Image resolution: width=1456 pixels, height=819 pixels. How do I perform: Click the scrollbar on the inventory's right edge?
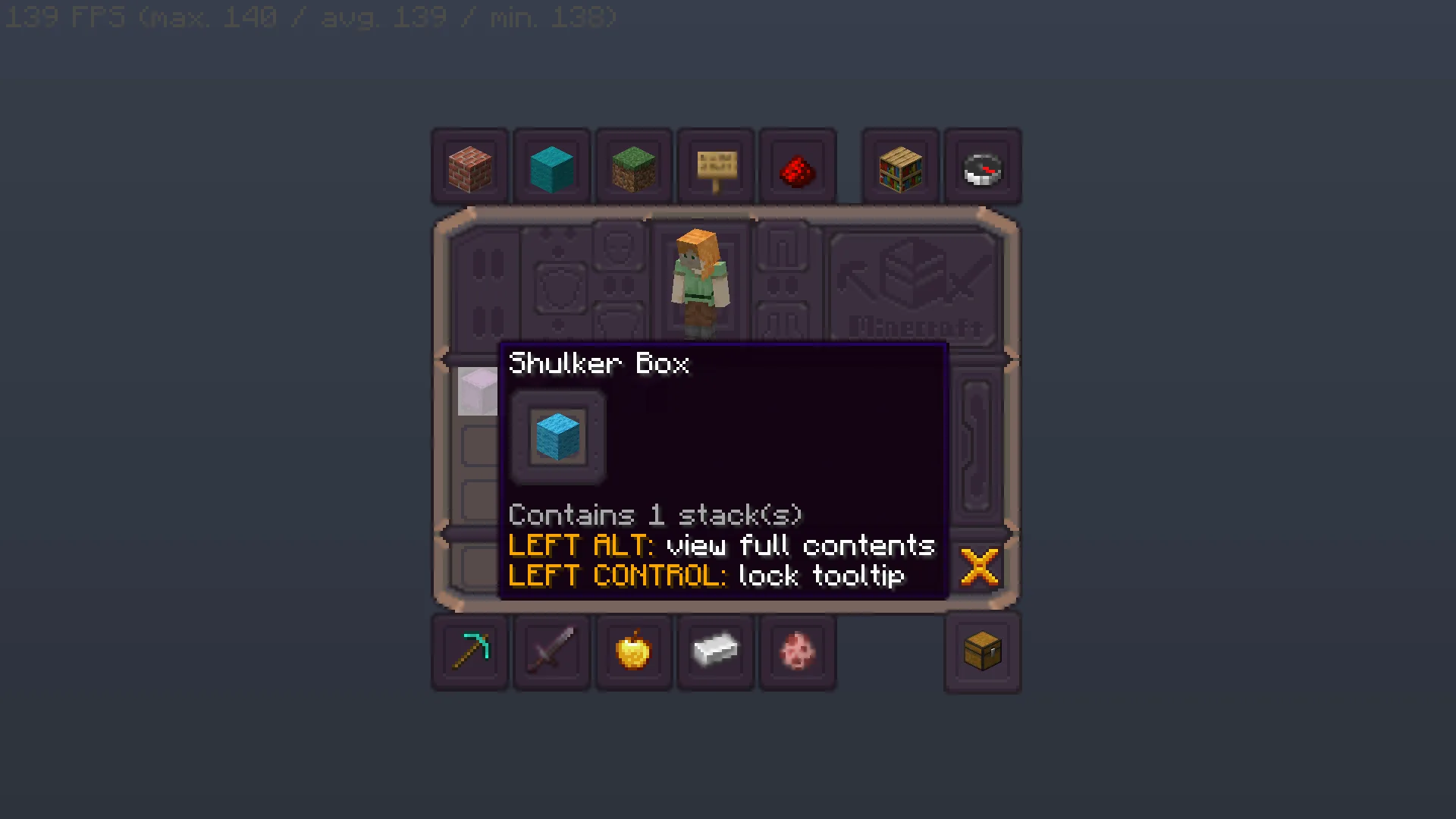pos(978,447)
